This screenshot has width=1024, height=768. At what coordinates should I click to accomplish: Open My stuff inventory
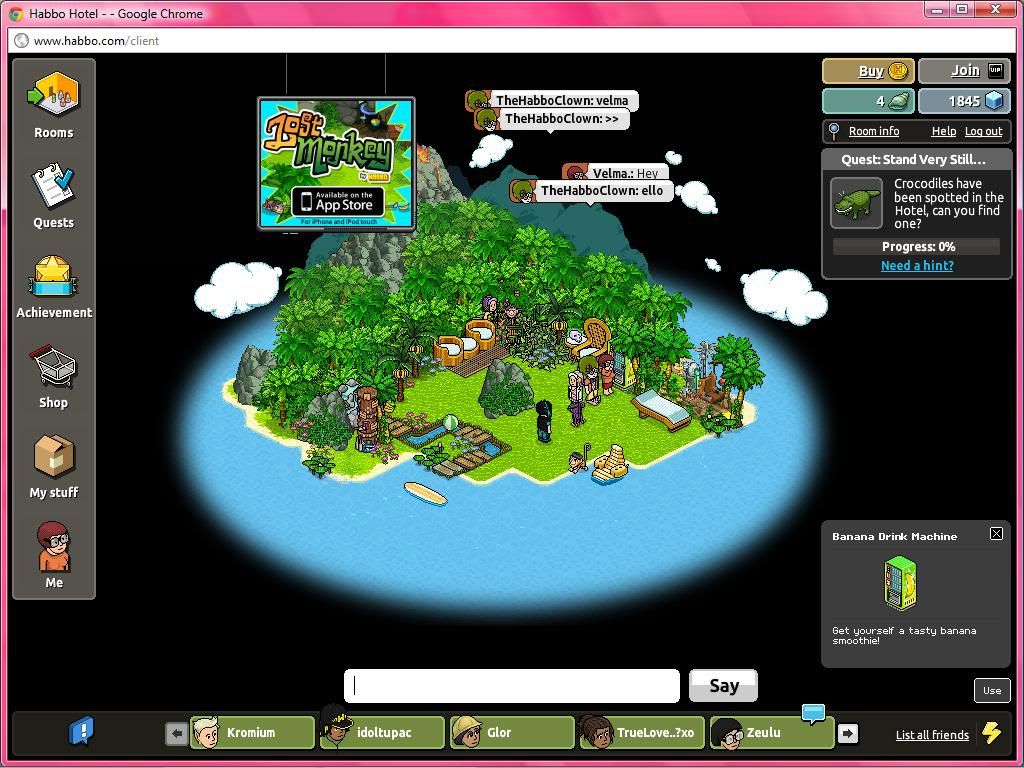tap(54, 466)
